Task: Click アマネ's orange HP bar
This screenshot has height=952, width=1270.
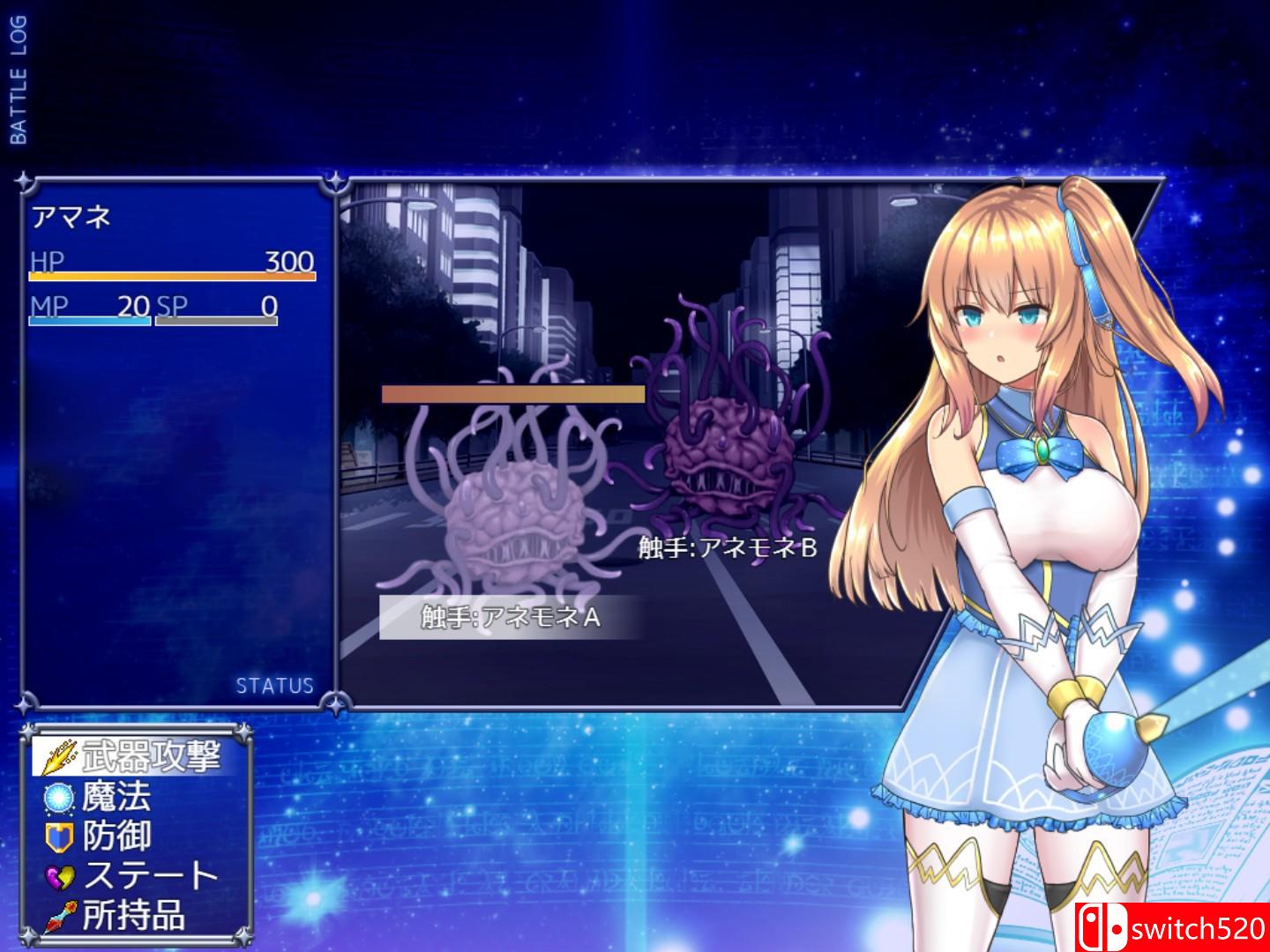Action: (x=172, y=276)
